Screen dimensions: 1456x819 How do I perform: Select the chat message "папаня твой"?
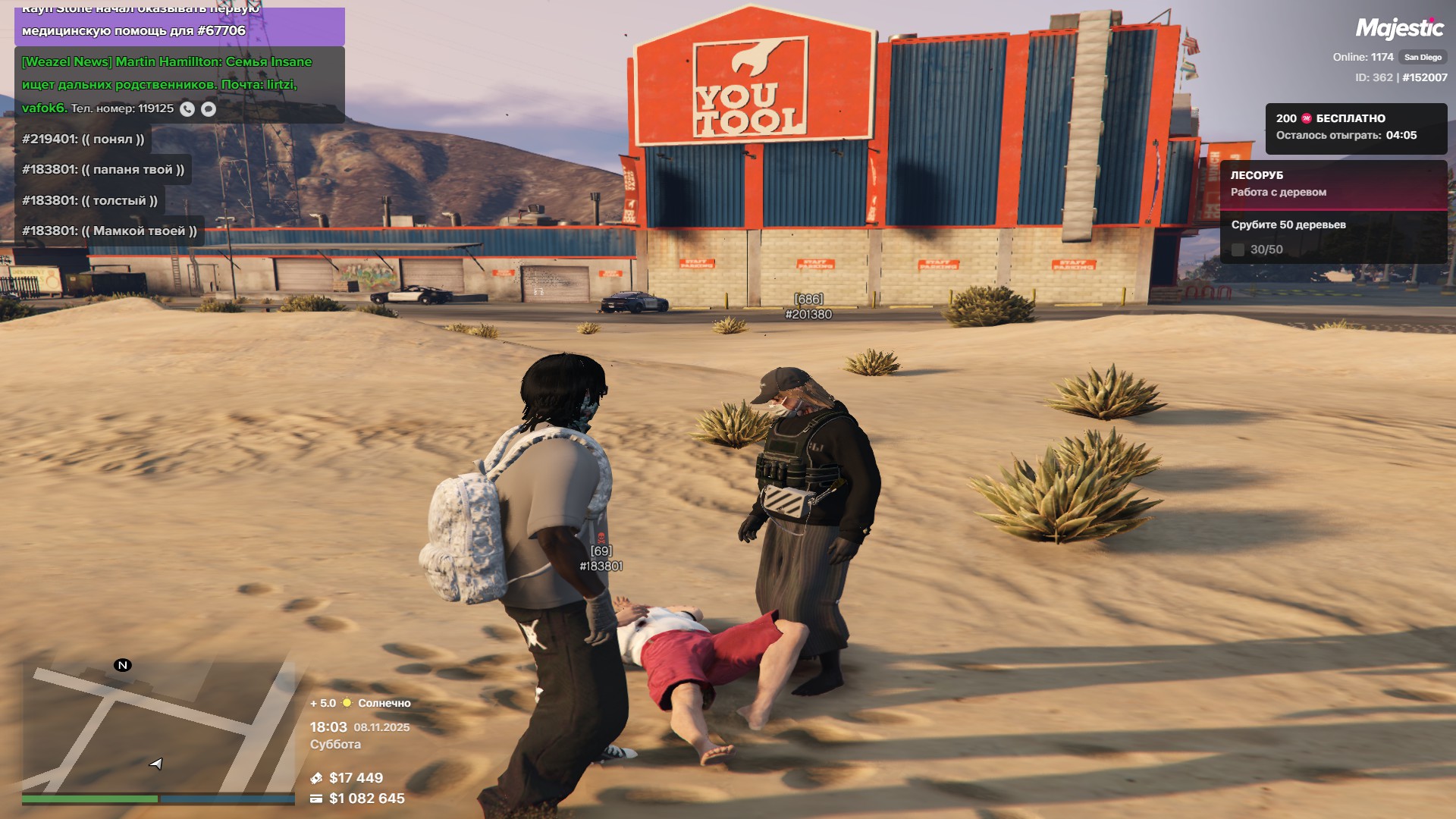tap(103, 170)
